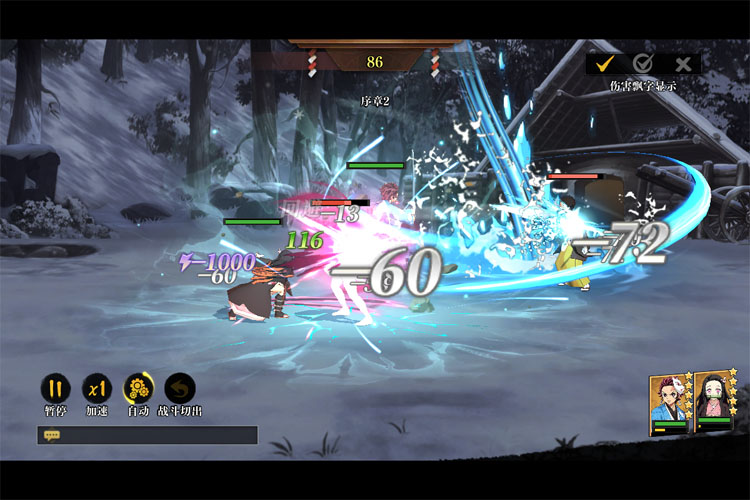Select Nezuko's character card
Screen dimensions: 750x500
click(716, 402)
